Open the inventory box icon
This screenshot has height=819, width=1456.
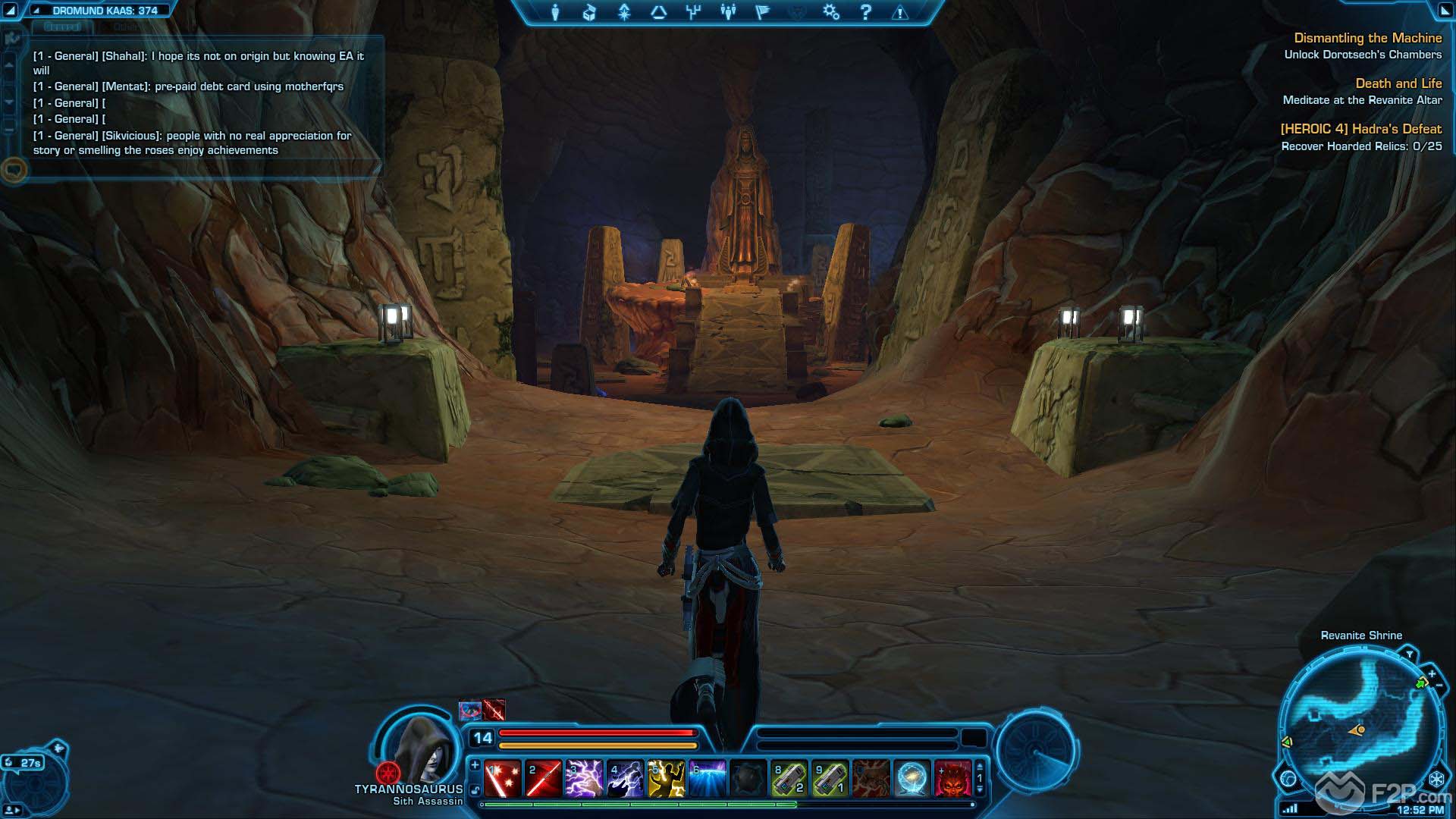pos(589,12)
